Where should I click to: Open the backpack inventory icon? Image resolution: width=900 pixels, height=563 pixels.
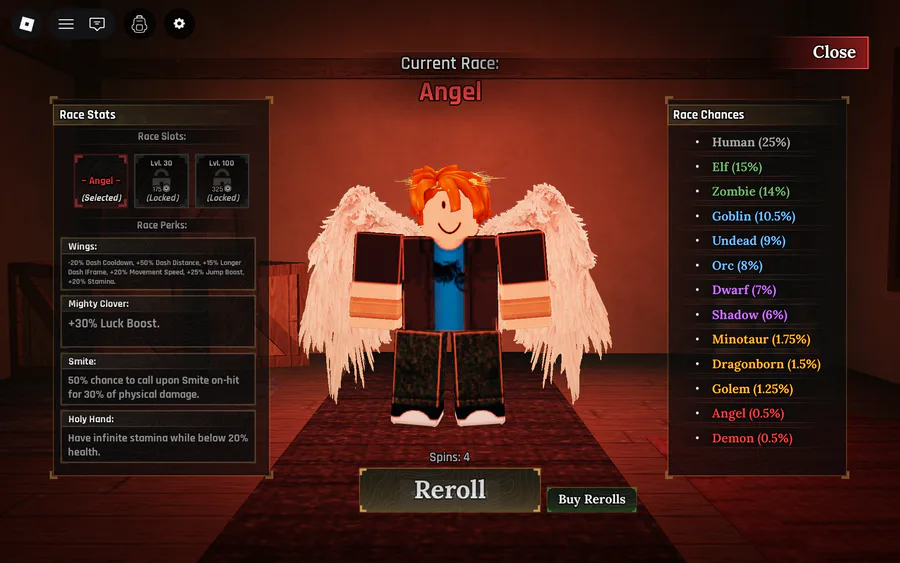pos(140,24)
